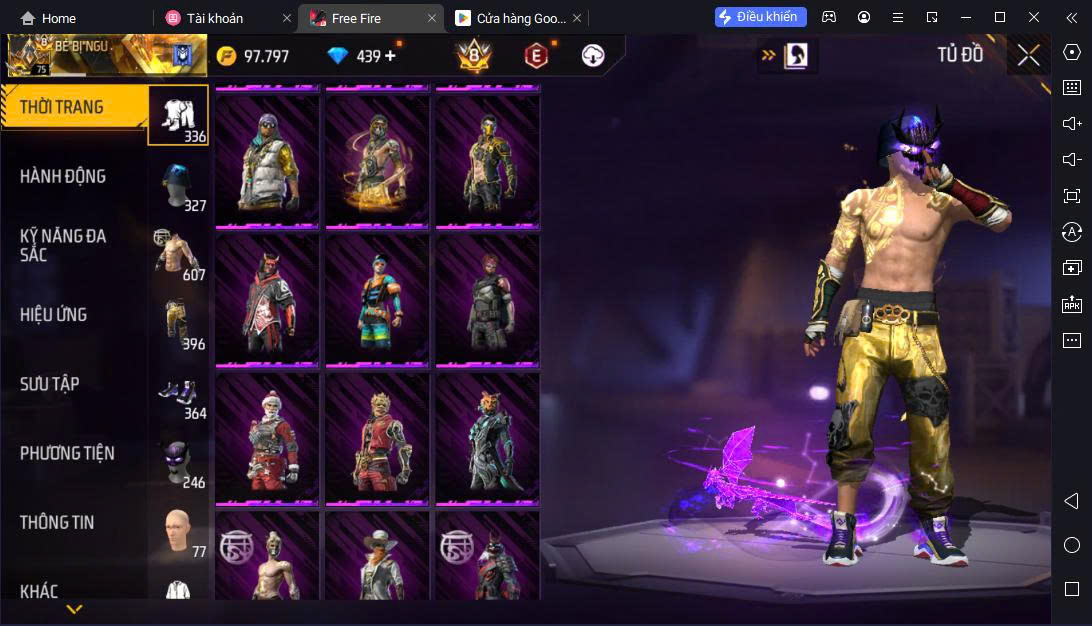Image resolution: width=1092 pixels, height=626 pixels.
Task: Choose the teal shorts colorful outfit
Action: coord(377,300)
